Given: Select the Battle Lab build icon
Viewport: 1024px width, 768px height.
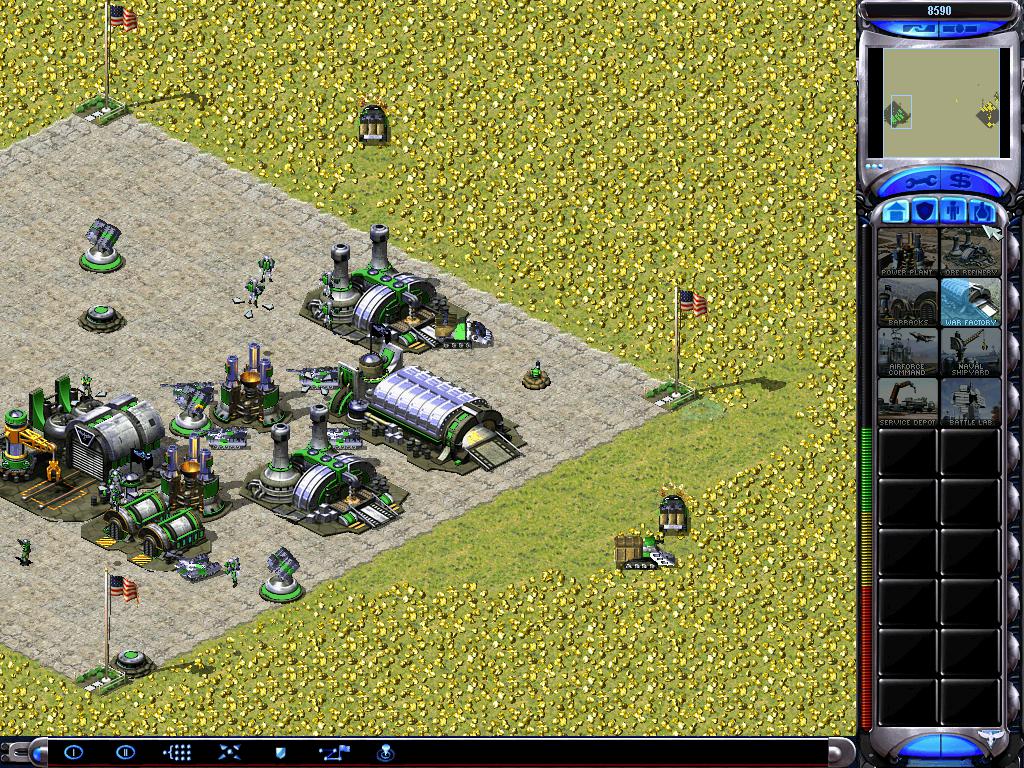Looking at the screenshot, I should tap(970, 401).
